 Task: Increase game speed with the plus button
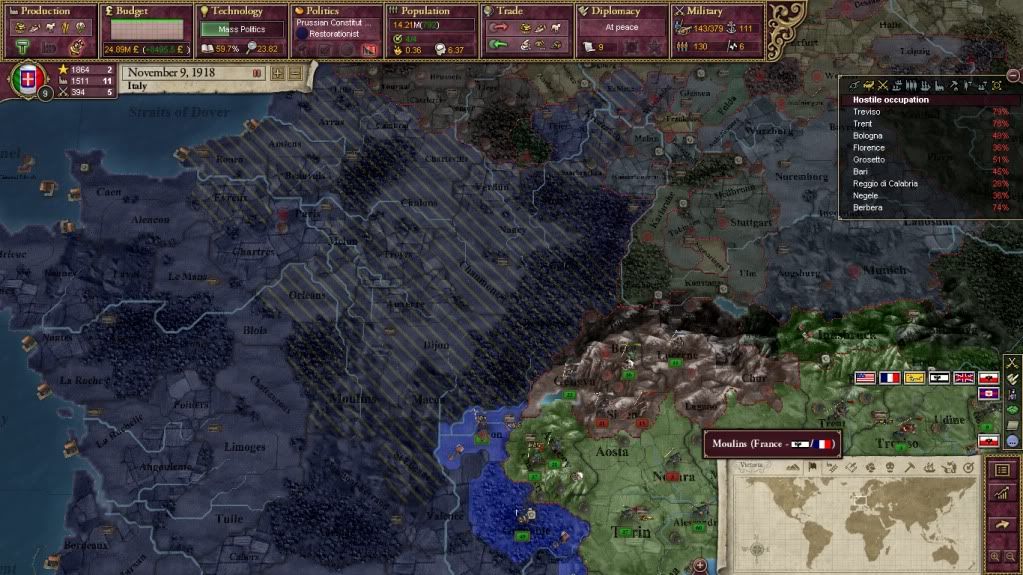(277, 73)
